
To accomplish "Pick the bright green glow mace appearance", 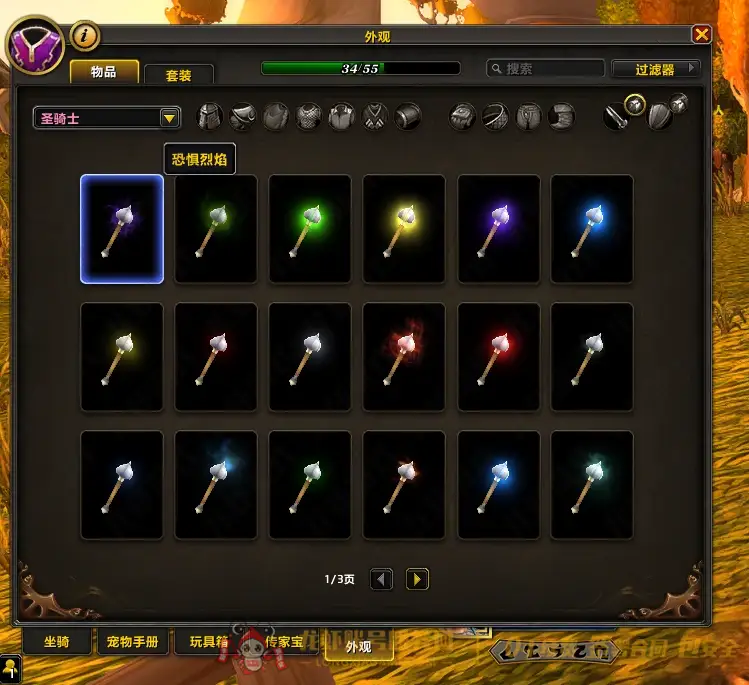I will tap(310, 229).
